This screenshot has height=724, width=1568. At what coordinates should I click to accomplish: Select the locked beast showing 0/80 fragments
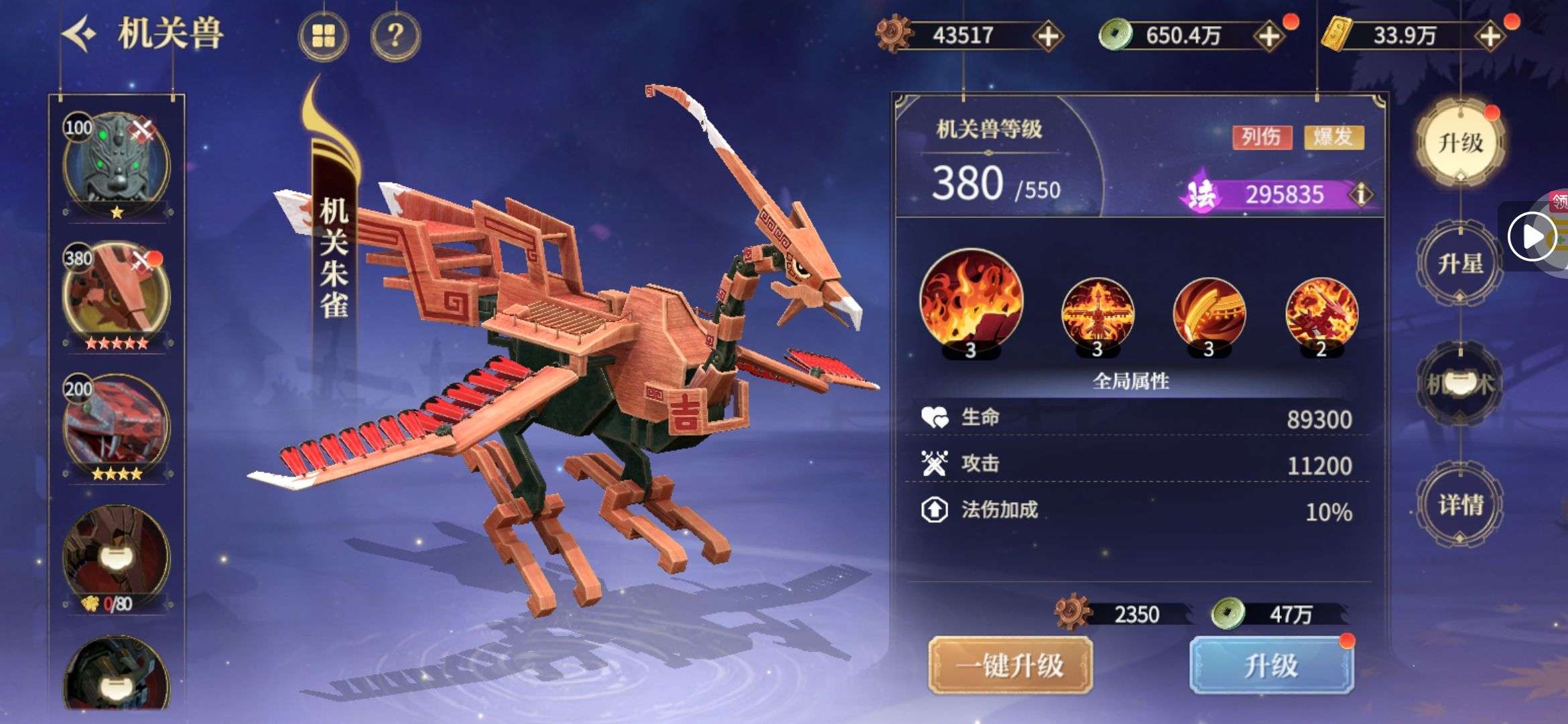point(117,556)
